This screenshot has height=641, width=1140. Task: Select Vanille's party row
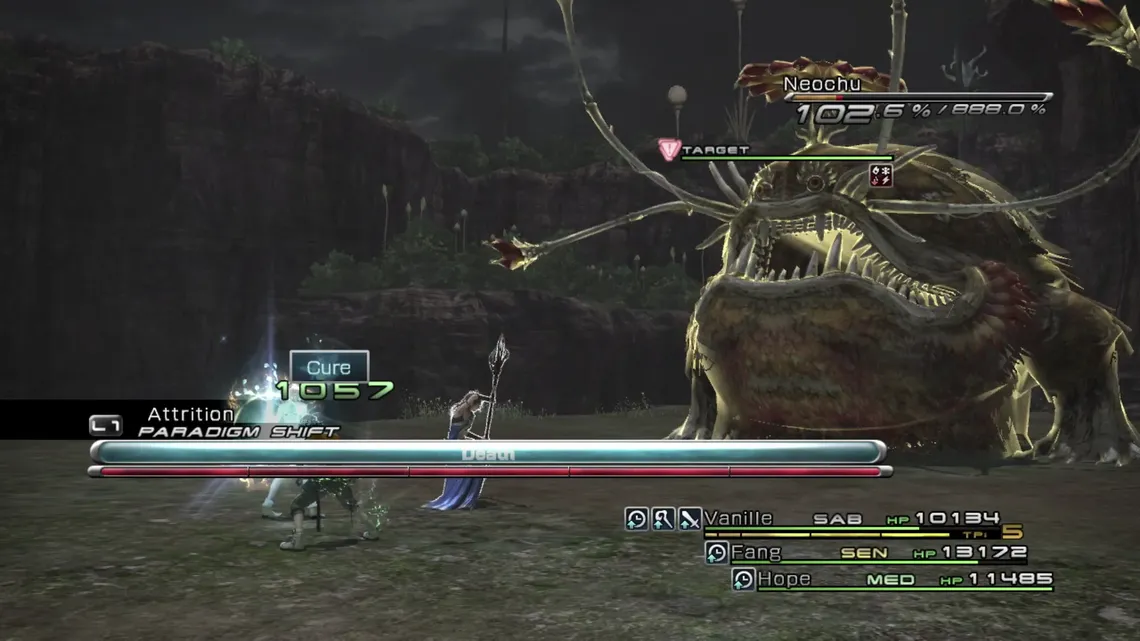tap(850, 519)
